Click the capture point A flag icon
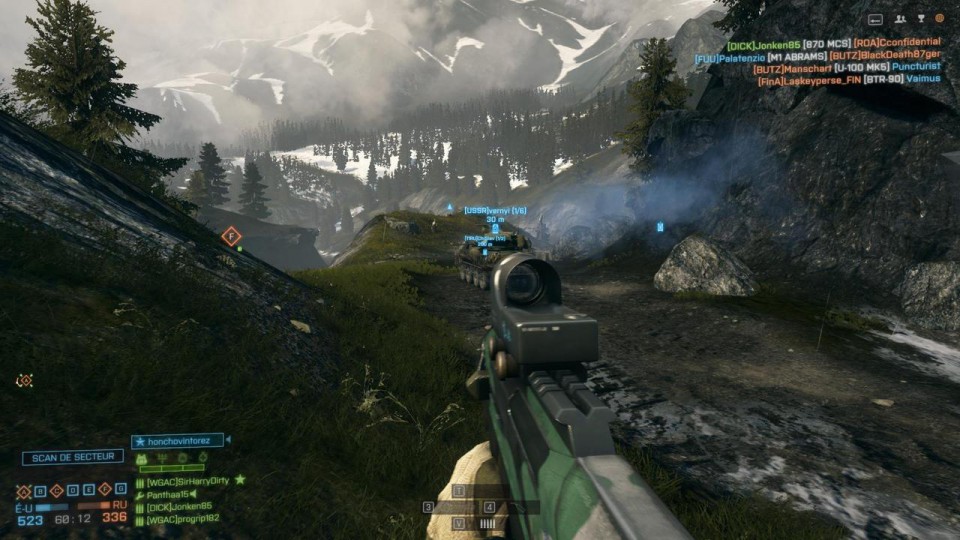 point(24,492)
